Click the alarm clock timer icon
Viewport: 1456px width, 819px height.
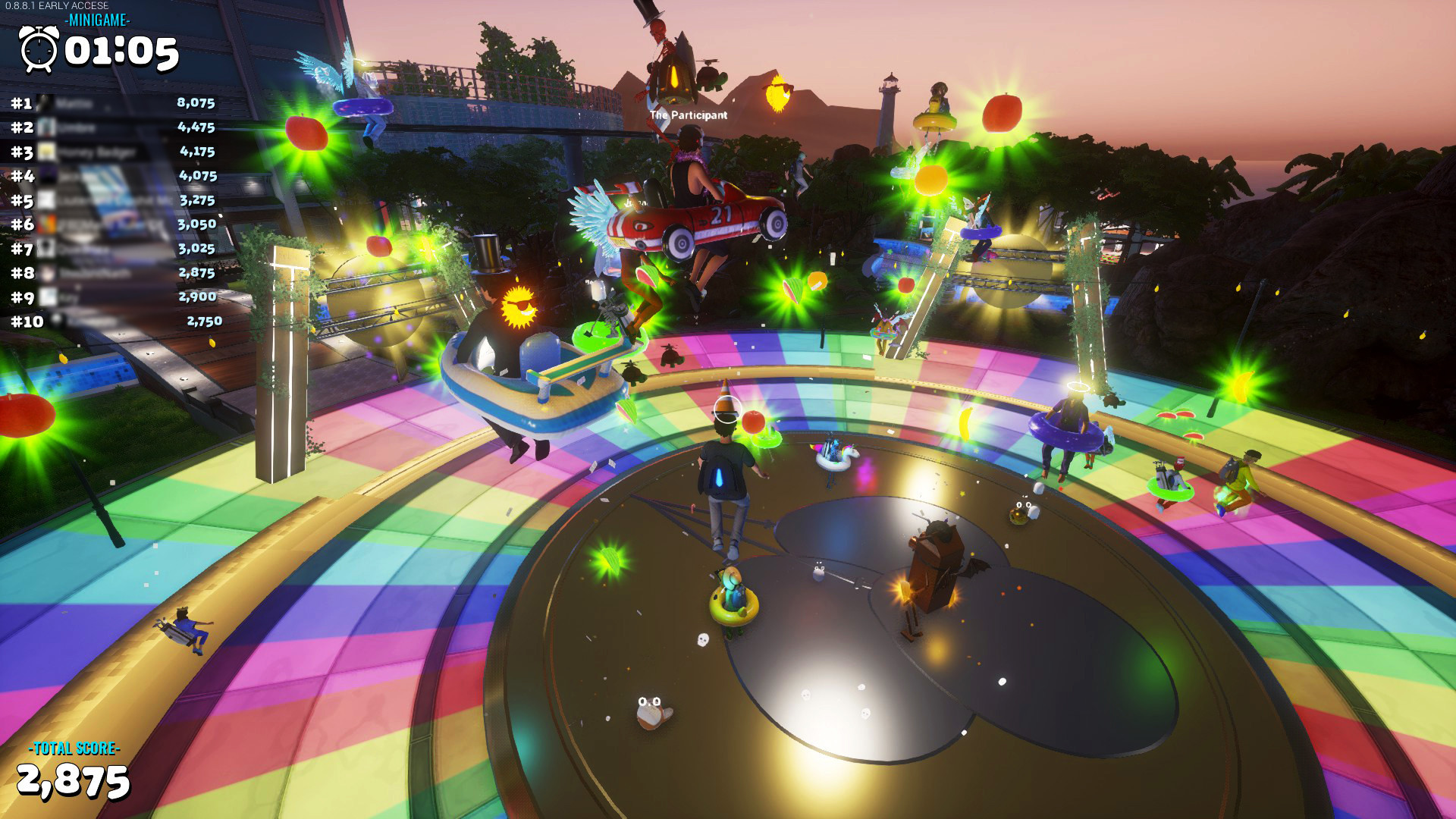(39, 50)
